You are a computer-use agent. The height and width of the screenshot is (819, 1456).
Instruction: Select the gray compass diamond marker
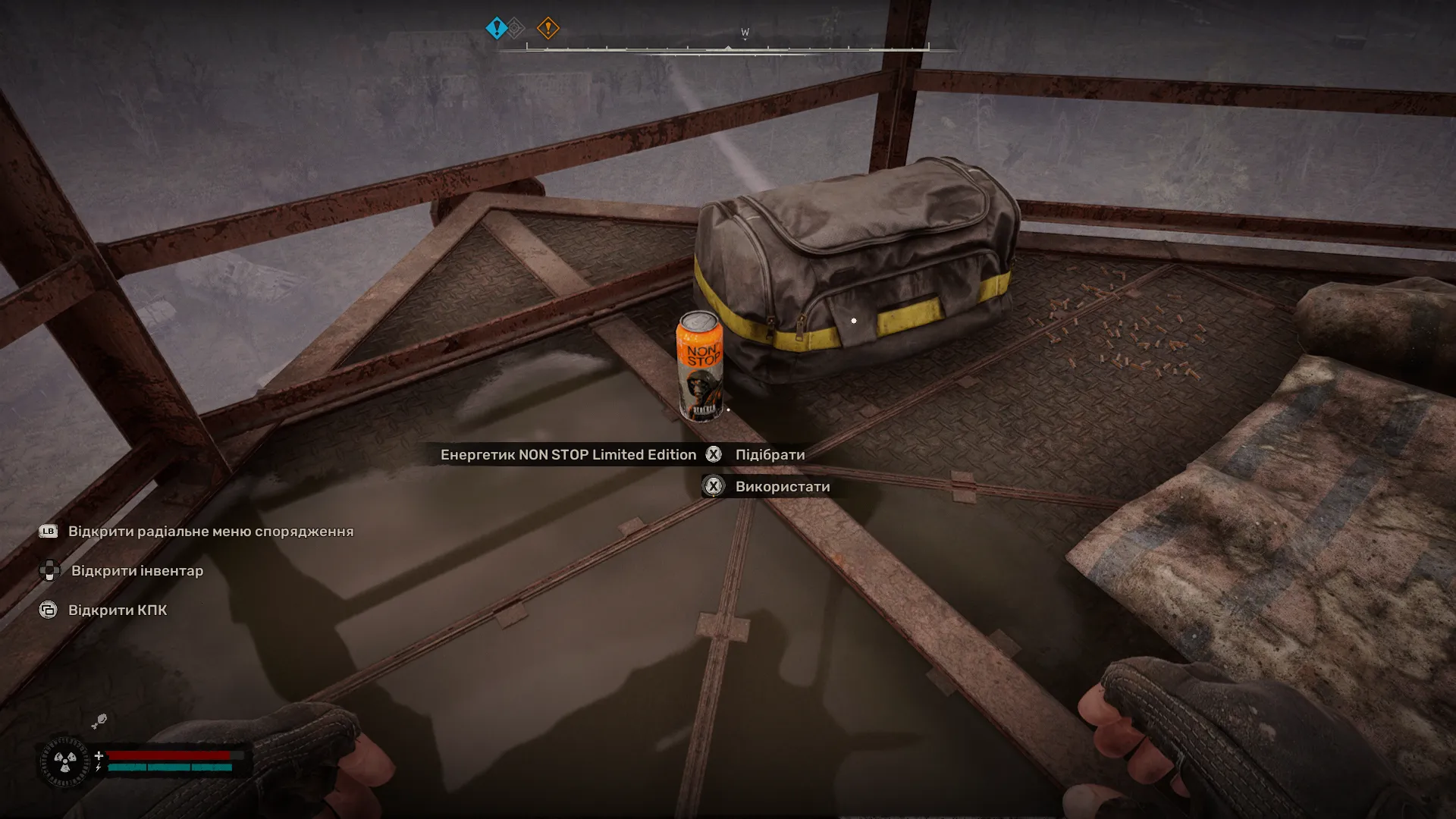tap(514, 27)
